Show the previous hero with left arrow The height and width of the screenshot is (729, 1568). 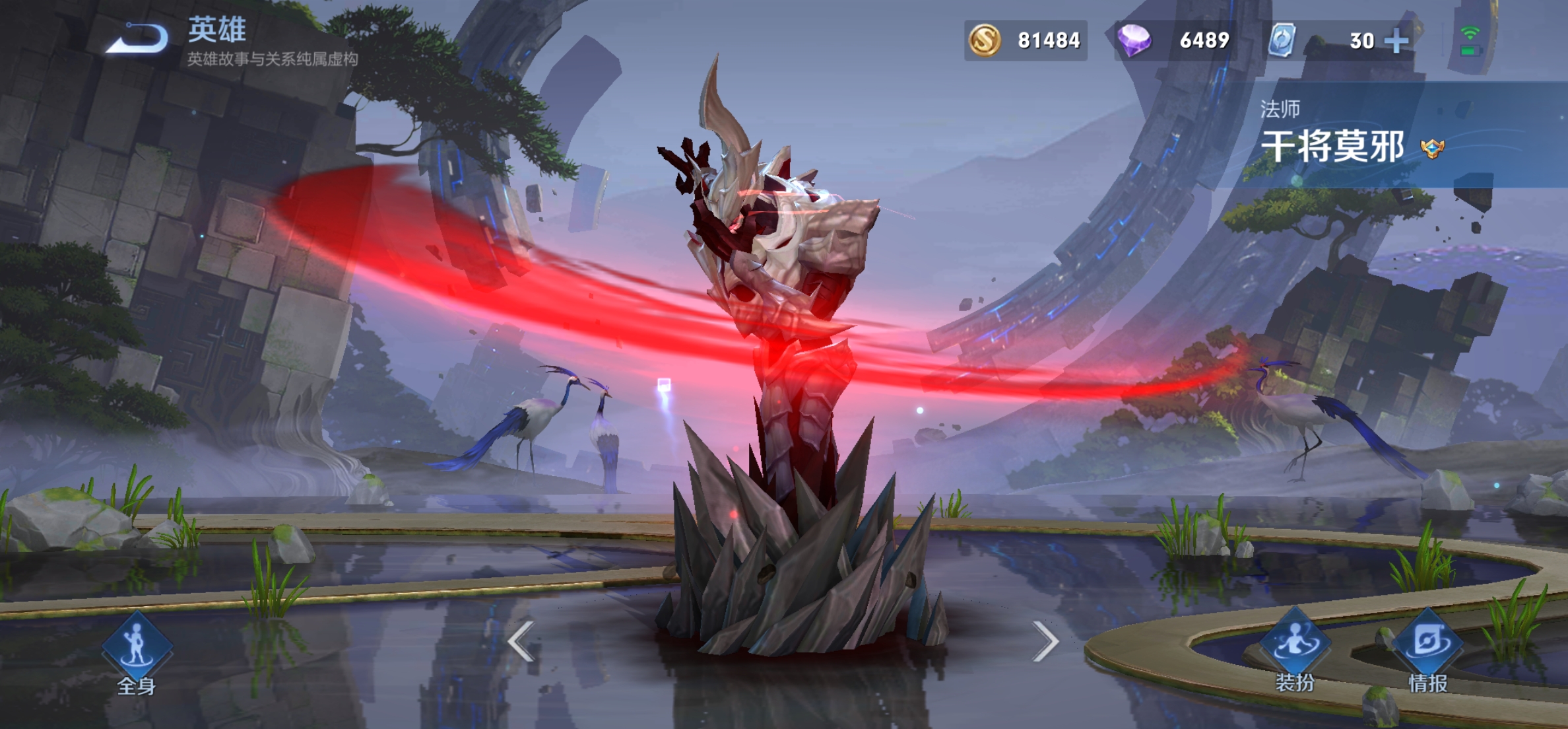click(x=521, y=641)
